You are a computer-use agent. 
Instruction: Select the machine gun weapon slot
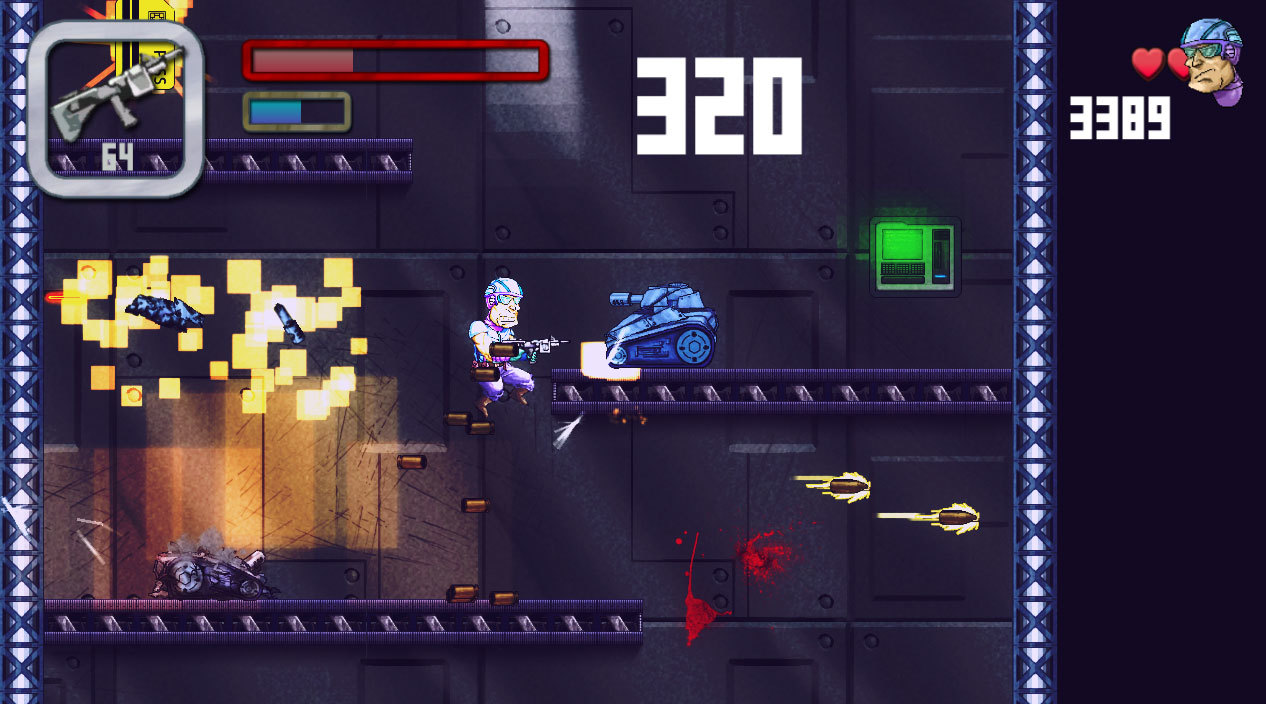click(116, 108)
